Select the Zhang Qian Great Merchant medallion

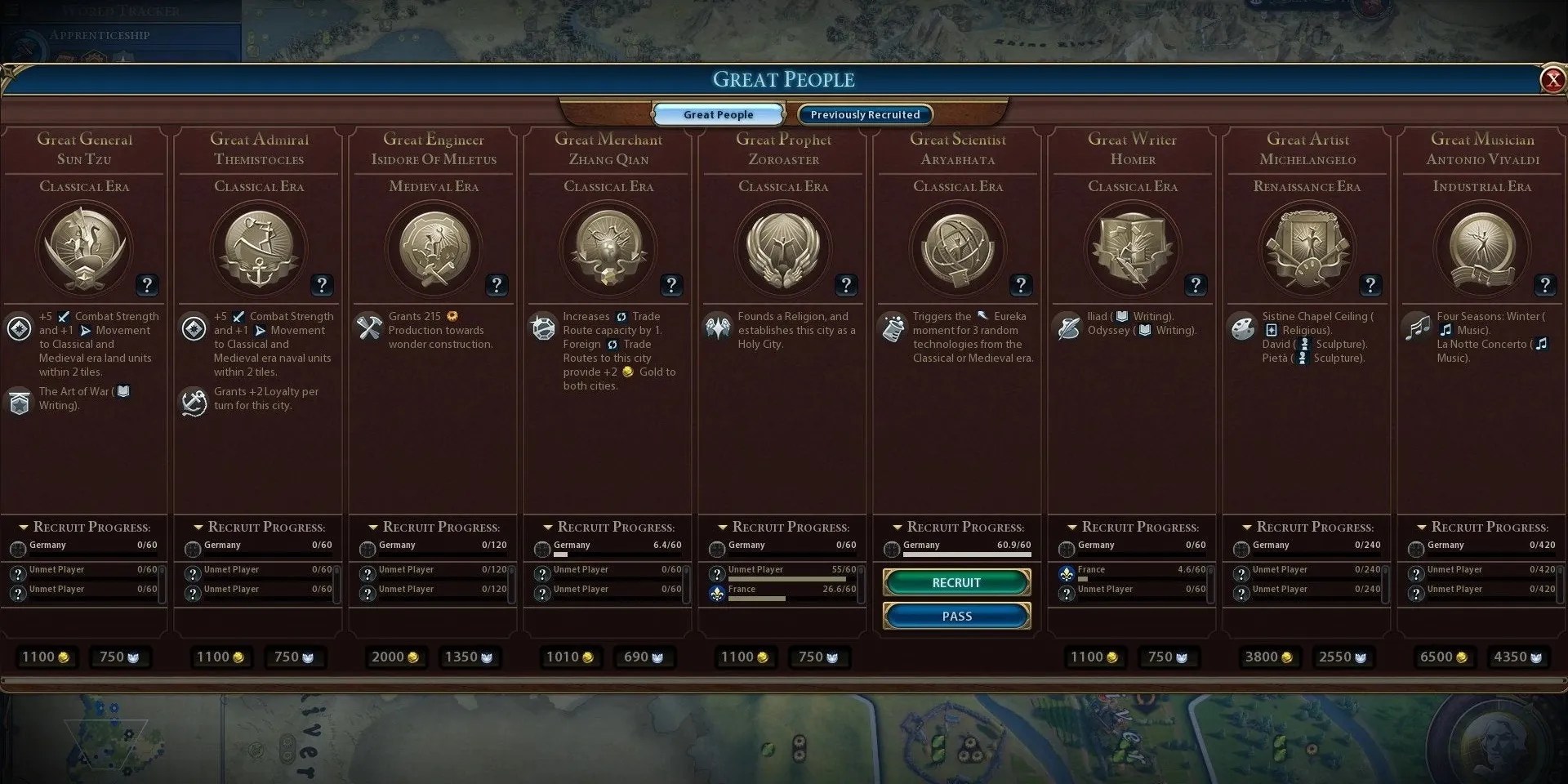(608, 249)
